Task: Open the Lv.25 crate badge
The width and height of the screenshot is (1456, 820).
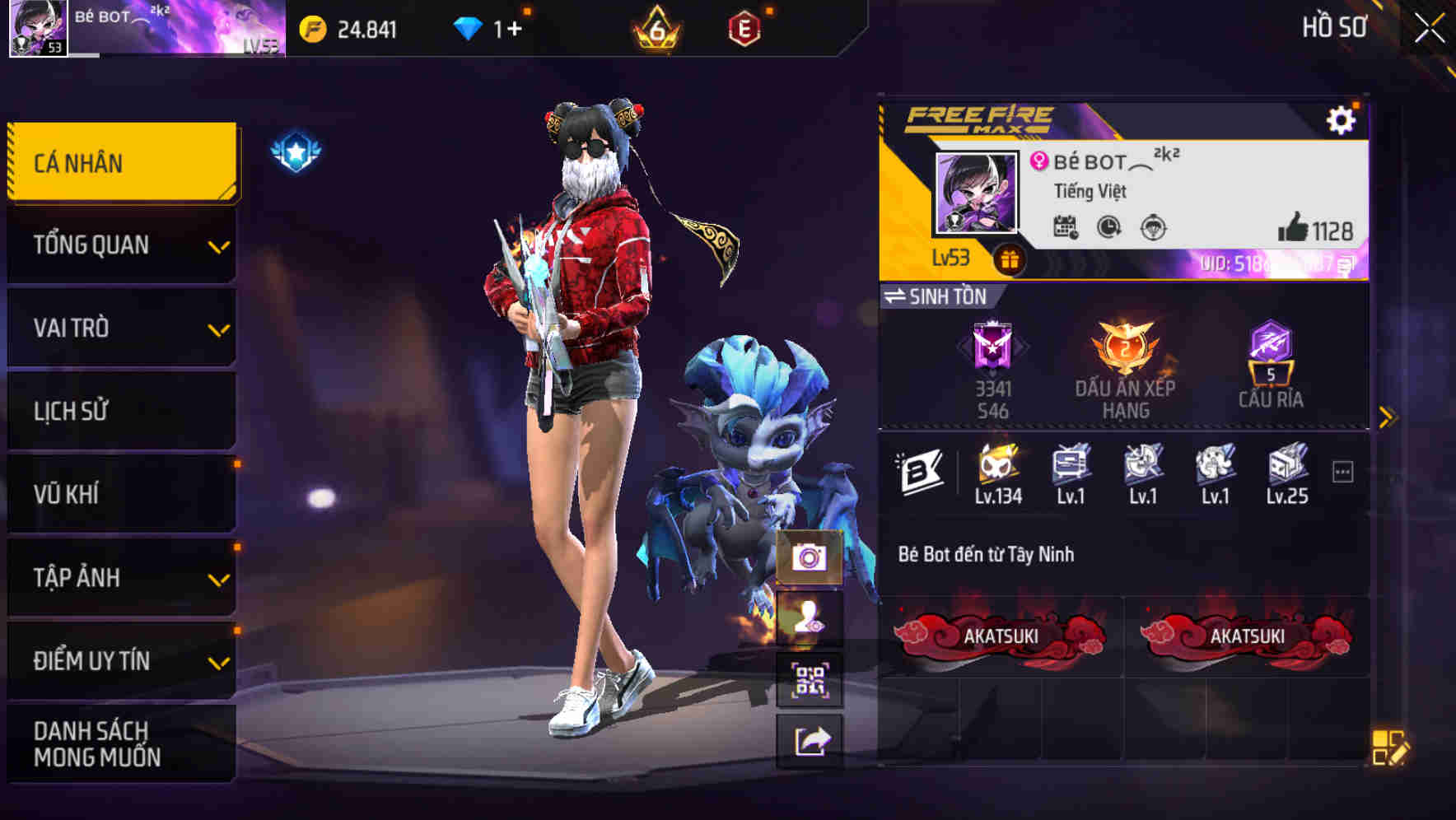Action: click(x=1286, y=468)
